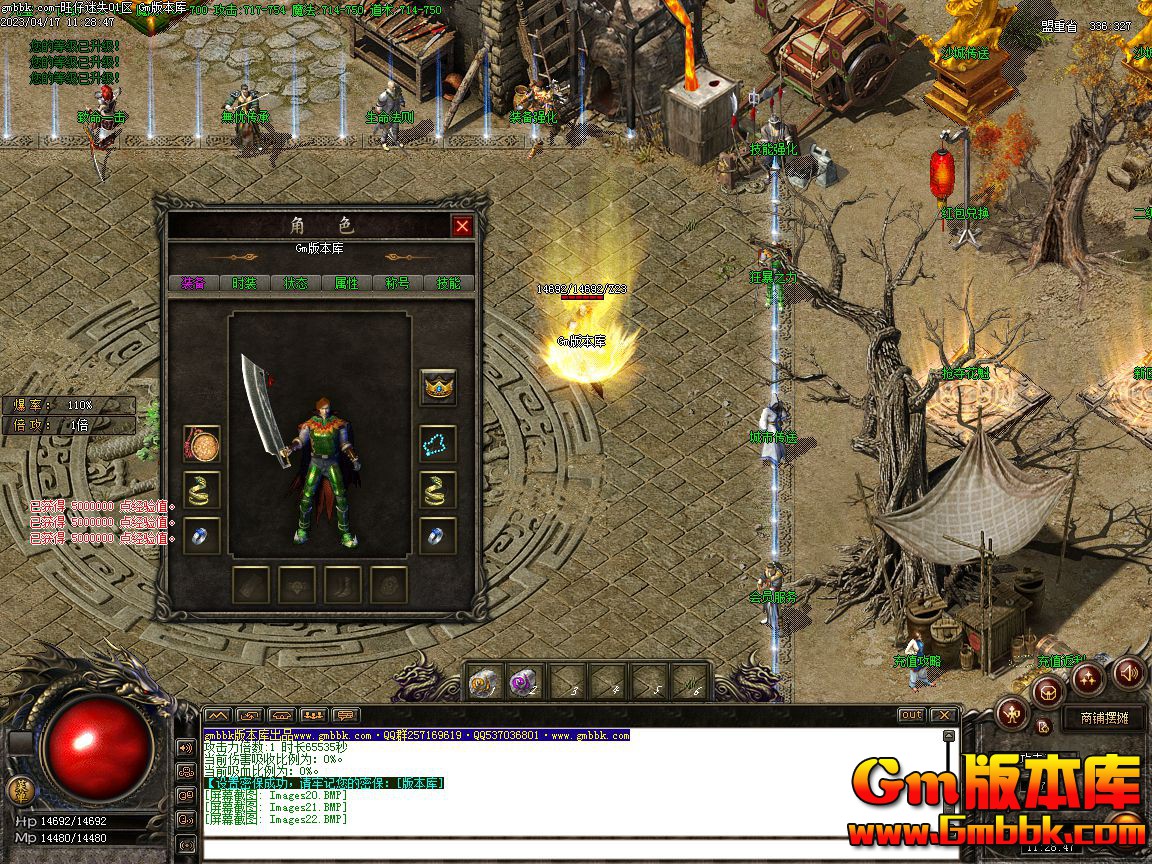Select the gold crown helmet slot
1152x864 pixels.
tap(437, 387)
